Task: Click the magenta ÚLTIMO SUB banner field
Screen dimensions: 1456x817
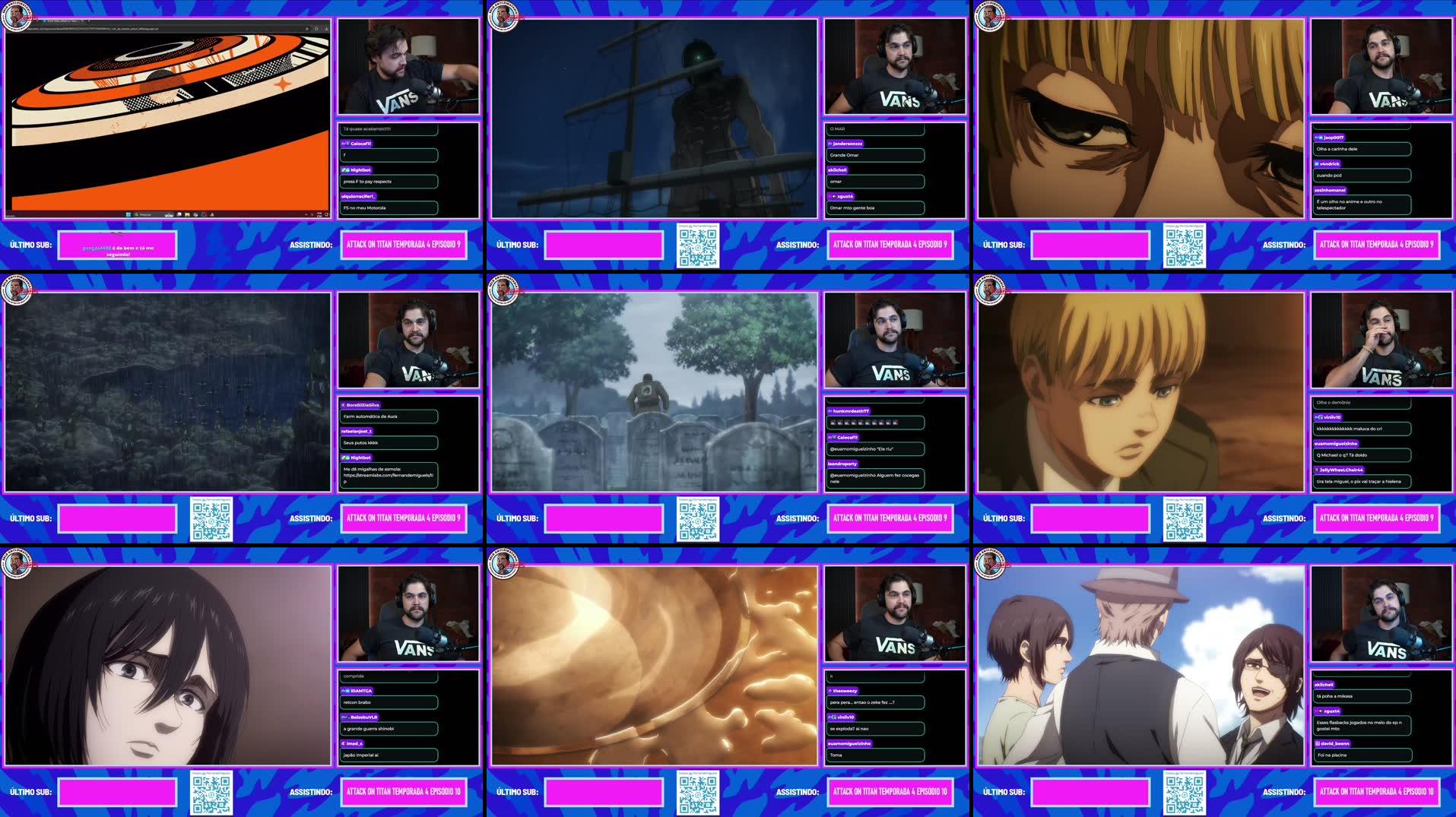Action: [118, 245]
